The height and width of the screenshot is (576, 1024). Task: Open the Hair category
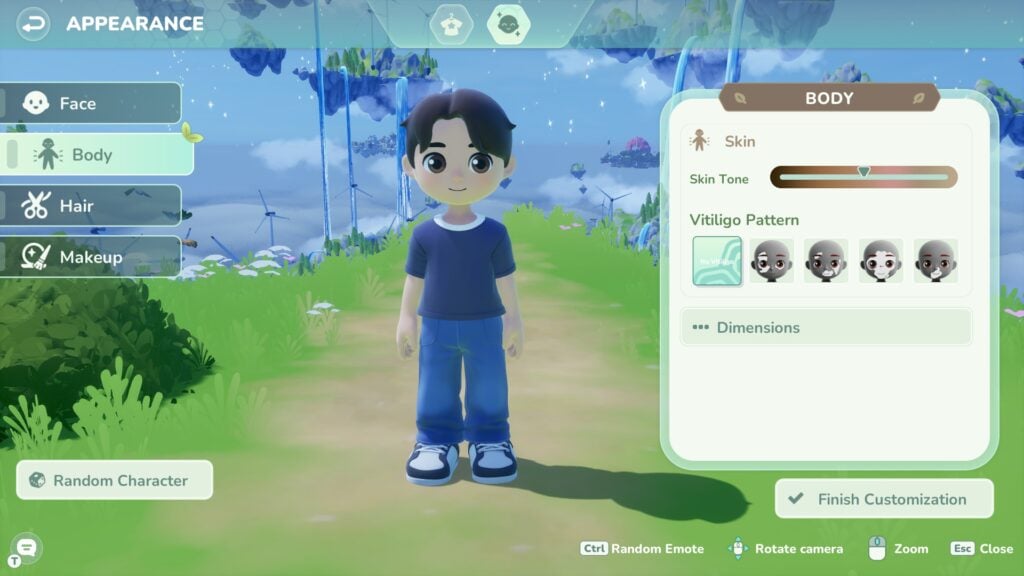pos(91,206)
